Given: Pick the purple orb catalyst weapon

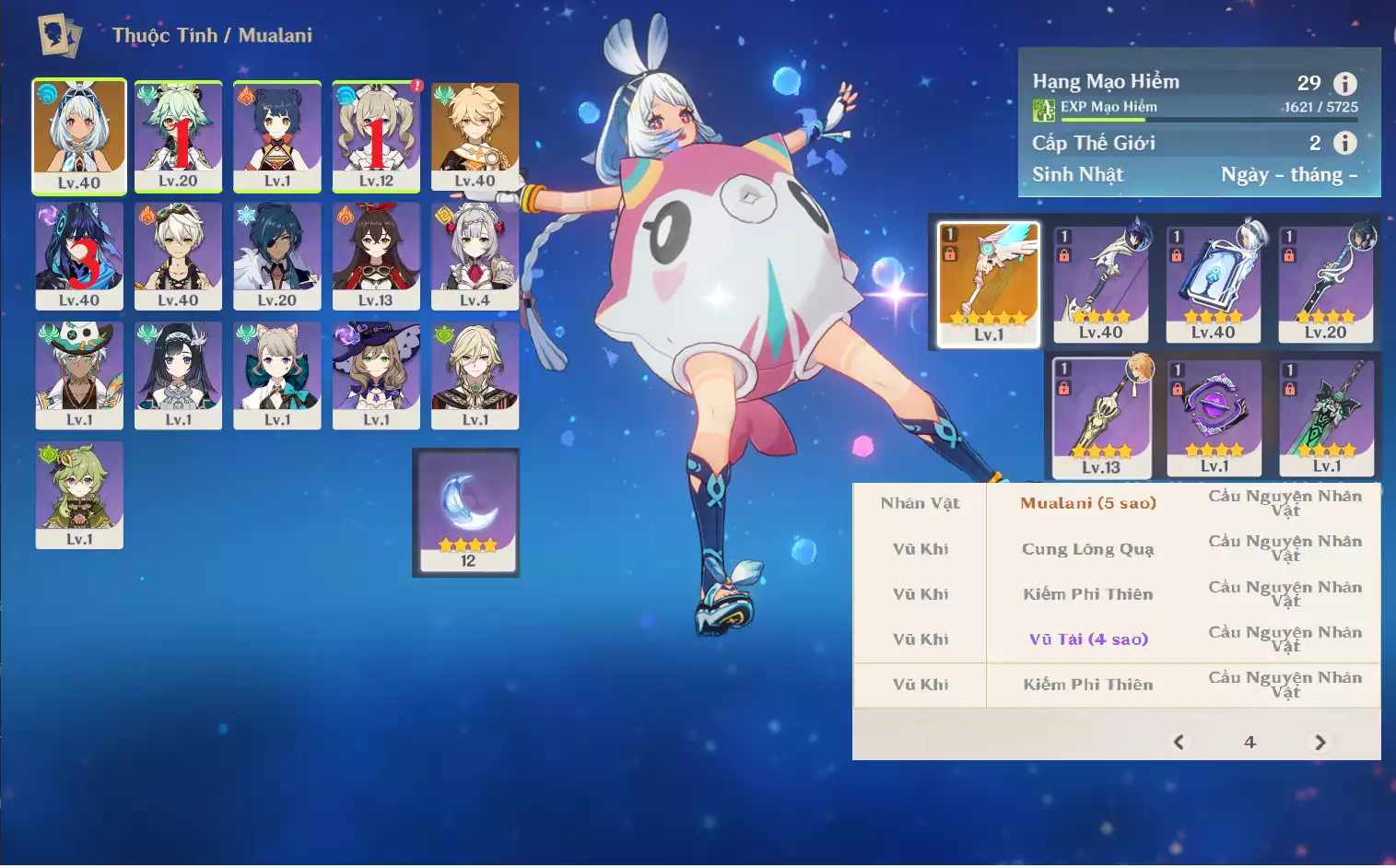Looking at the screenshot, I should (1214, 417).
